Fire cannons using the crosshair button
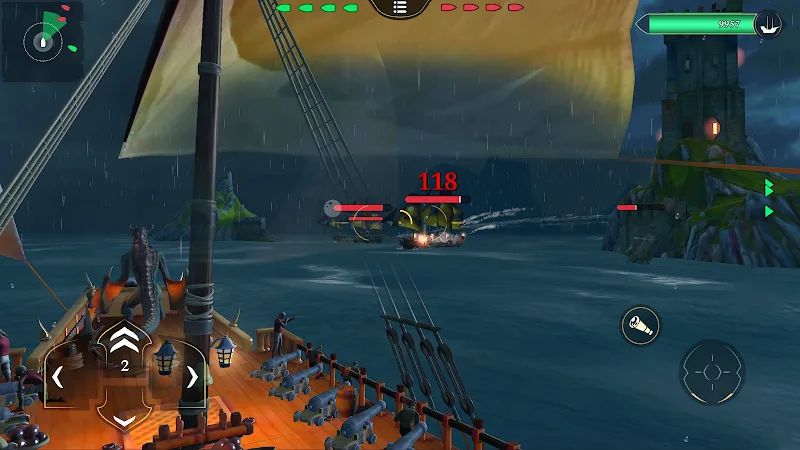Viewport: 800px width, 450px height. pyautogui.click(x=712, y=373)
